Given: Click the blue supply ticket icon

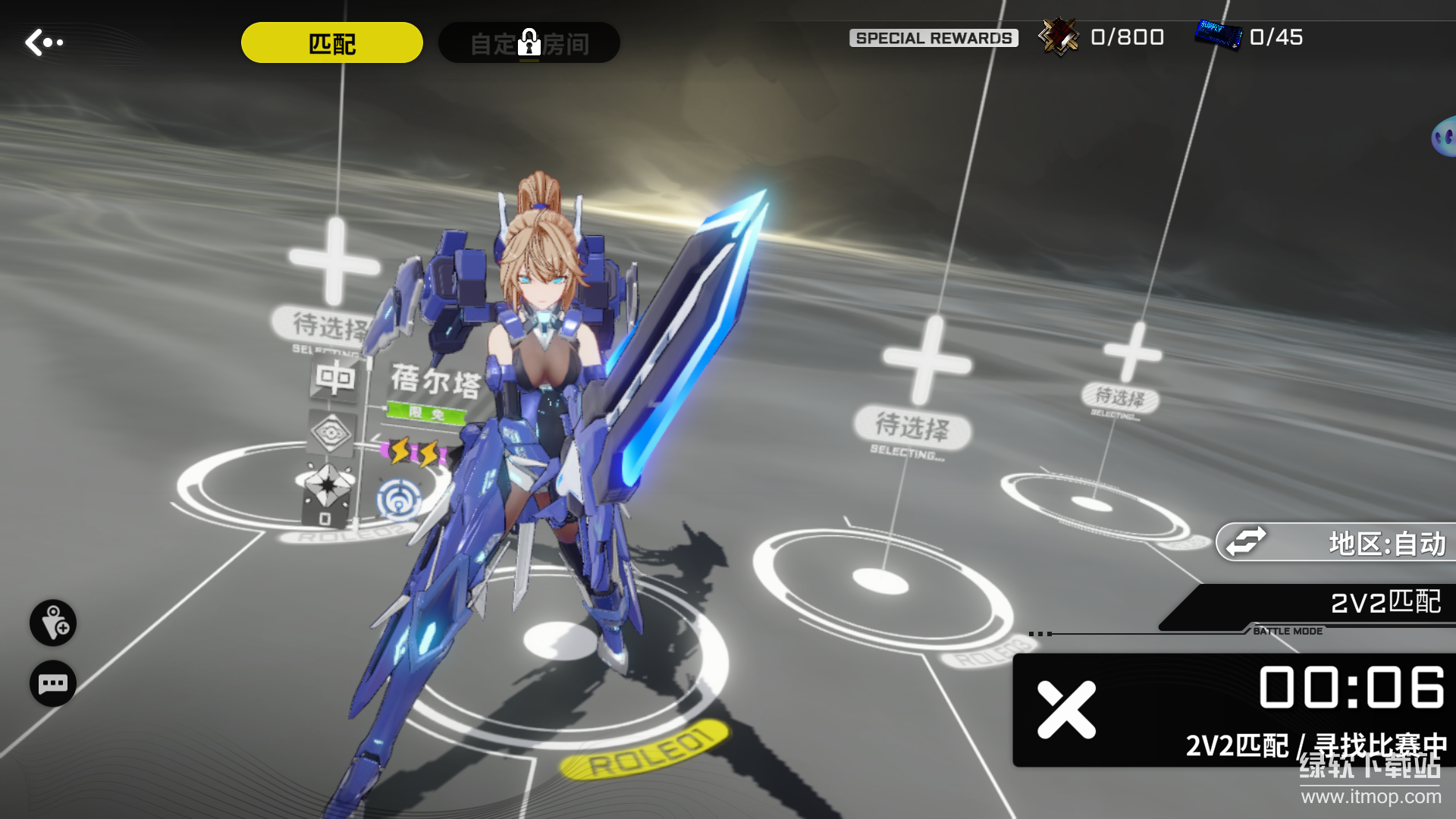Looking at the screenshot, I should pyautogui.click(x=1218, y=36).
